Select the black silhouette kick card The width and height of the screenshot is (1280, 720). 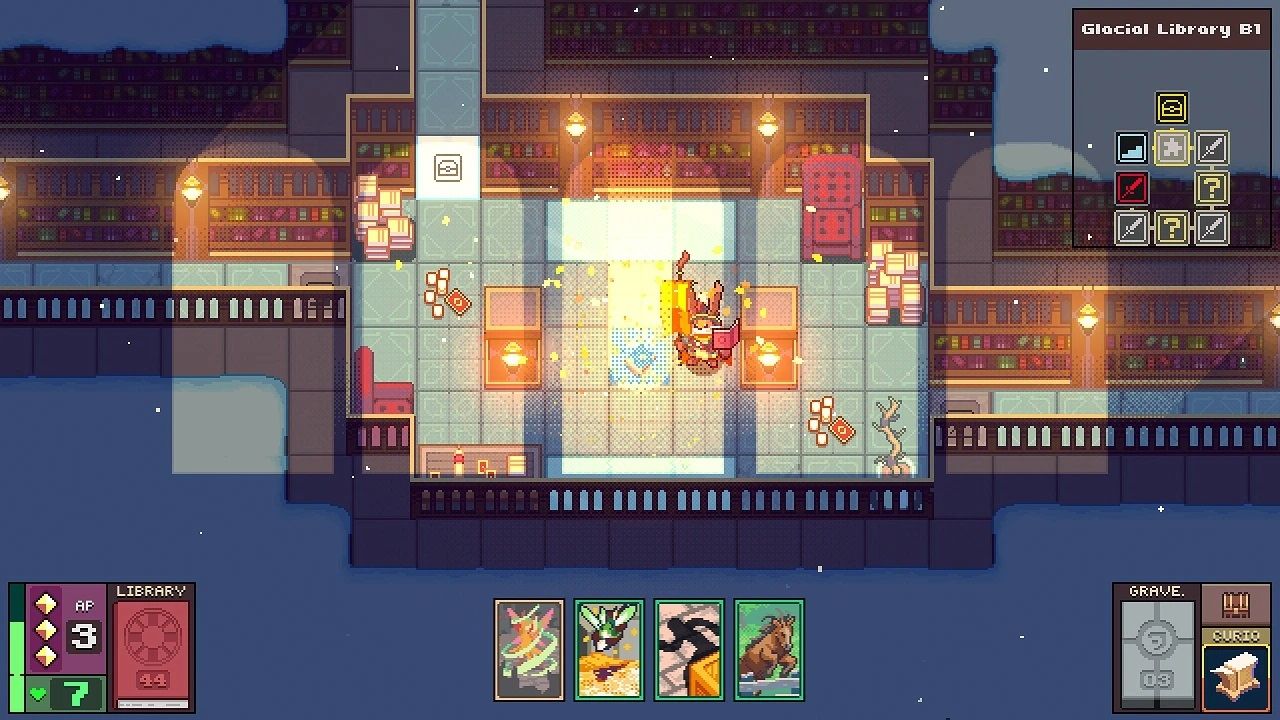689,649
